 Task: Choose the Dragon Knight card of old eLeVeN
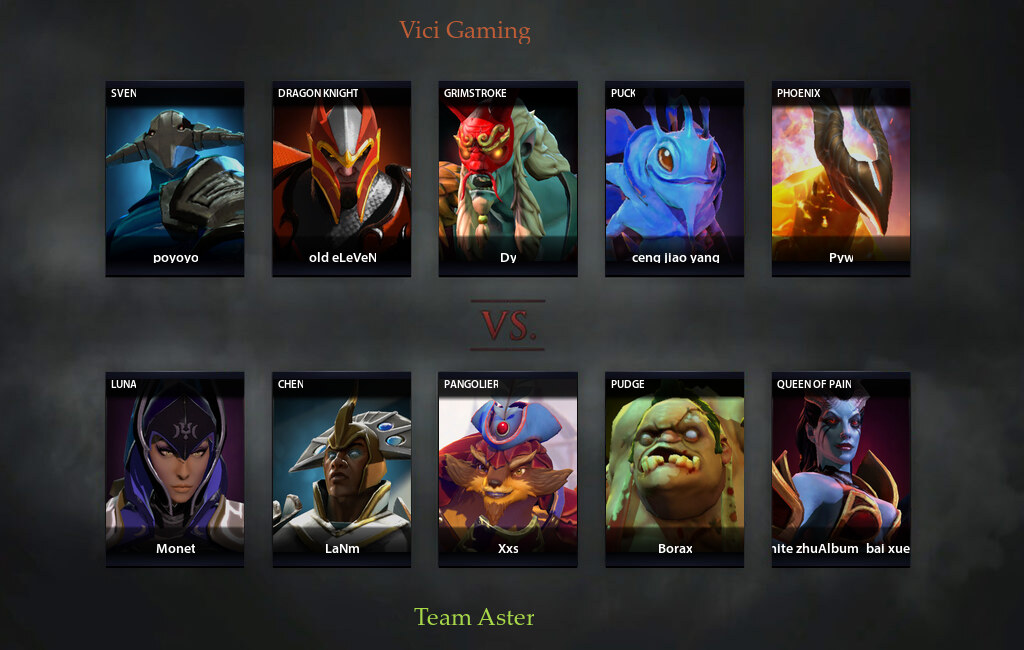click(342, 178)
